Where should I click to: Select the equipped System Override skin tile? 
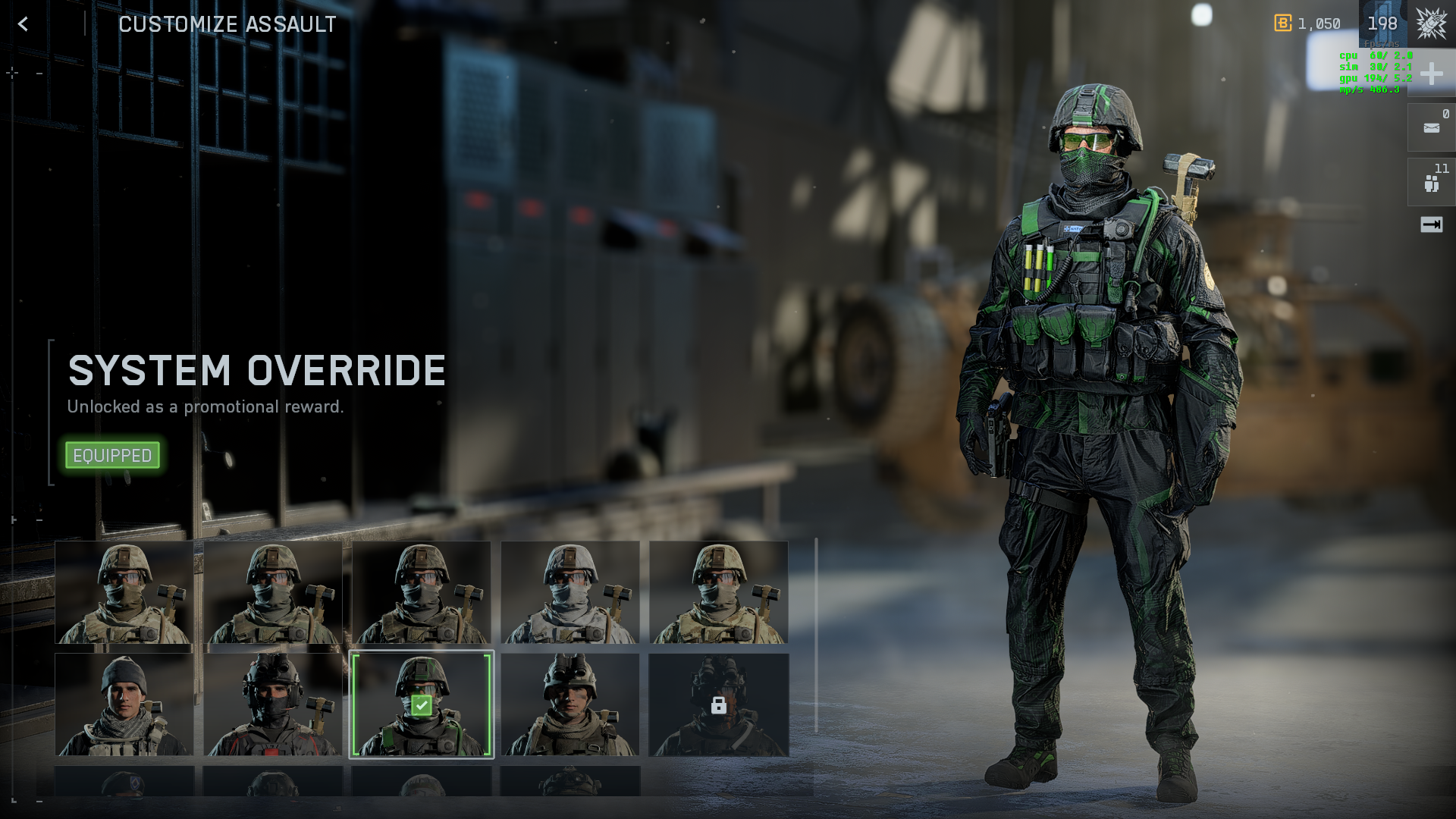point(421,704)
